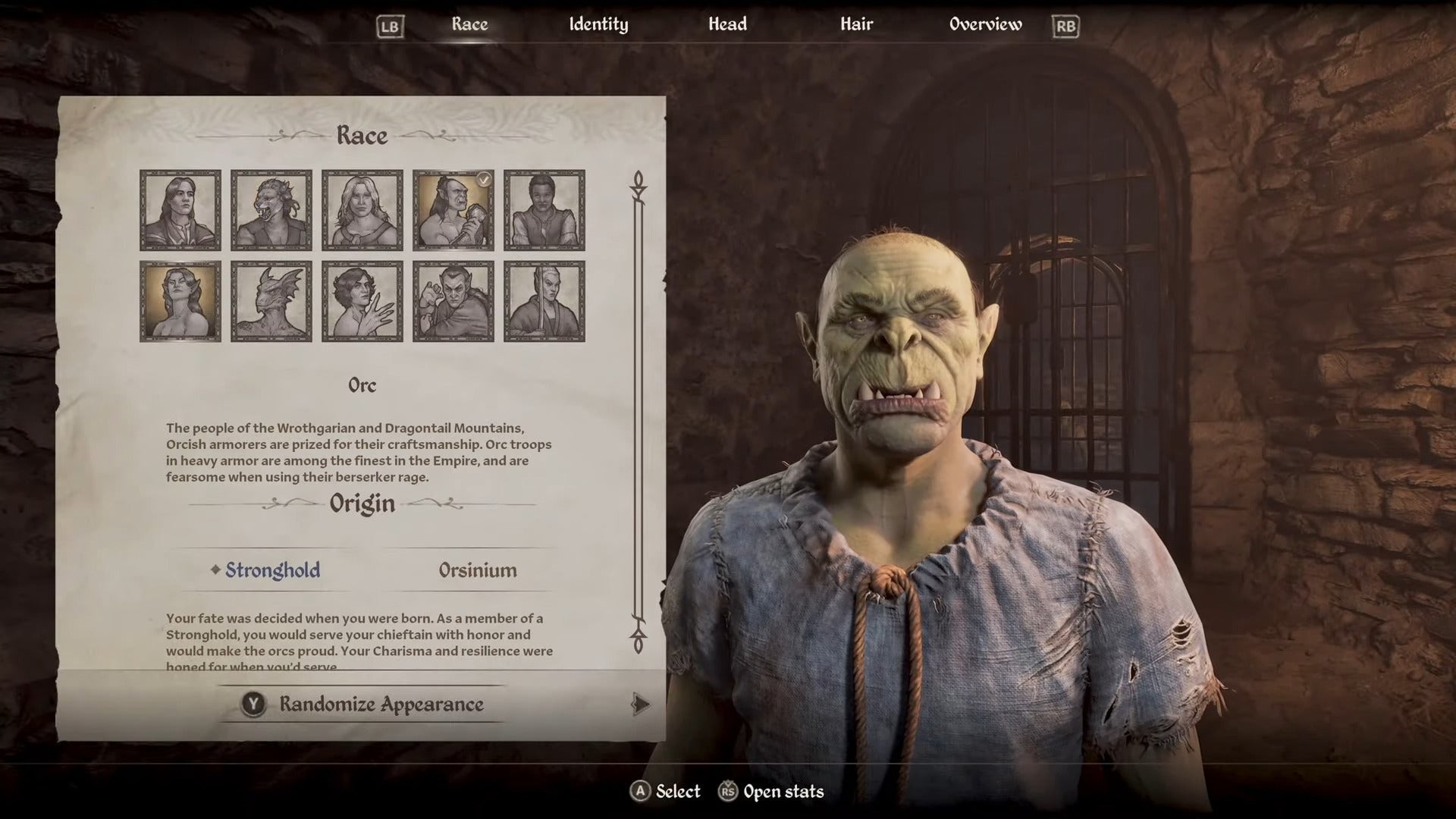Open the Hair customization tab
This screenshot has width=1456, height=819.
[x=858, y=24]
